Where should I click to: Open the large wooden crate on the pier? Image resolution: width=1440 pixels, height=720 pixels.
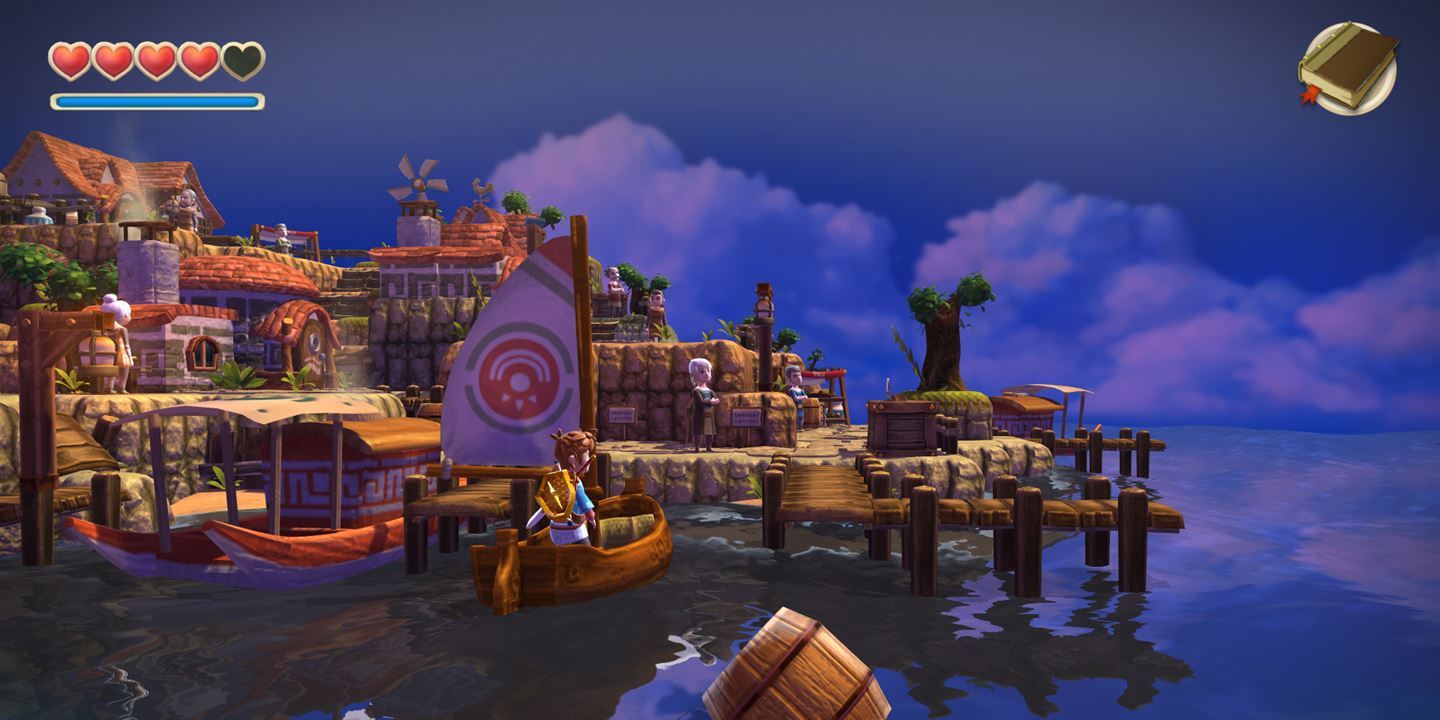pyautogui.click(x=902, y=425)
